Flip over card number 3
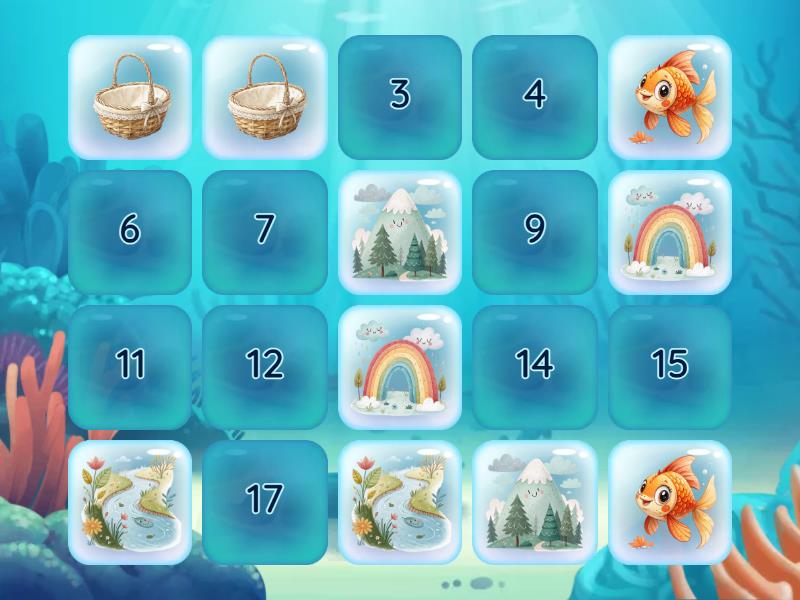The width and height of the screenshot is (800, 600). coord(400,97)
